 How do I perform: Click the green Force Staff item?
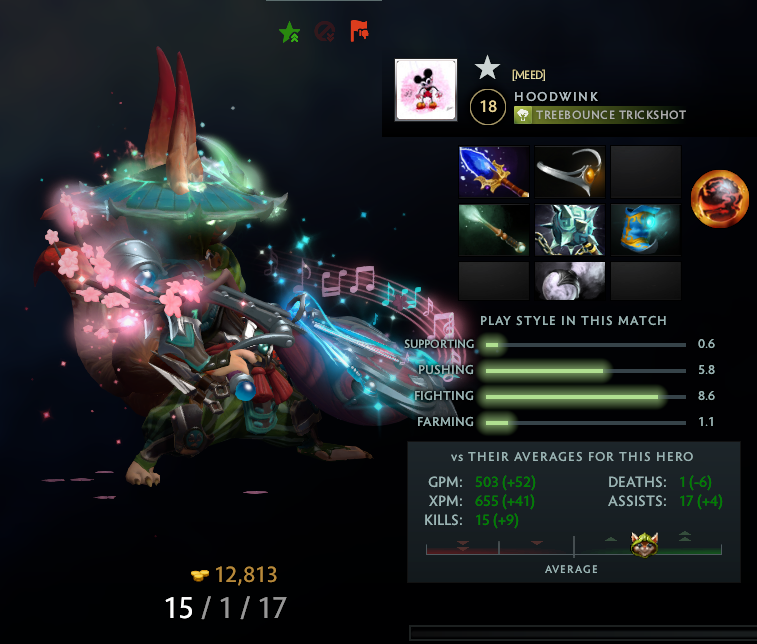point(494,230)
